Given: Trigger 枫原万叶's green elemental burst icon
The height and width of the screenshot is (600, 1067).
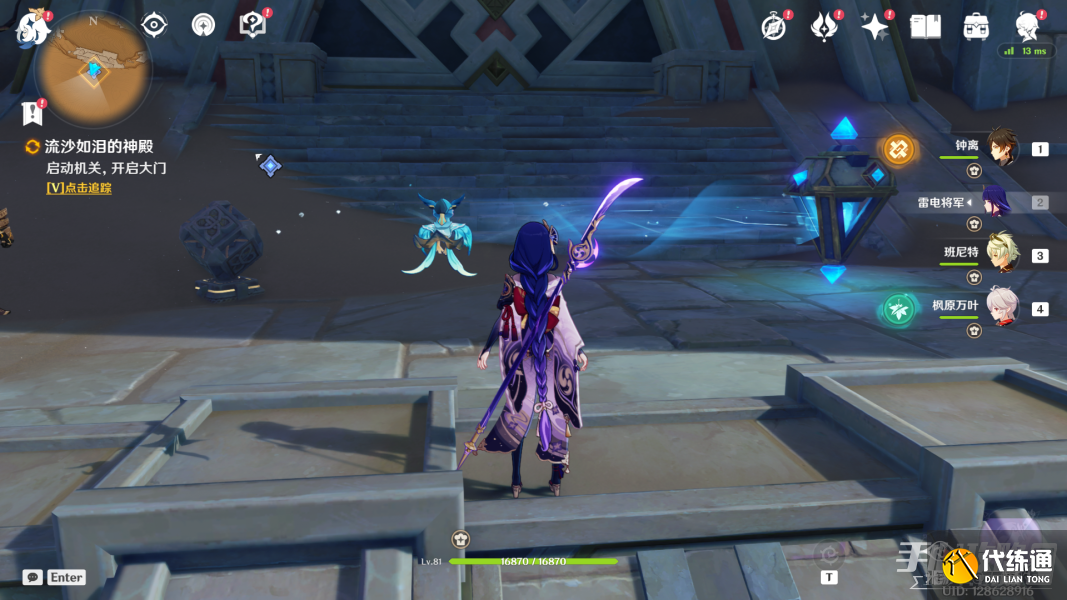Looking at the screenshot, I should pyautogui.click(x=898, y=310).
